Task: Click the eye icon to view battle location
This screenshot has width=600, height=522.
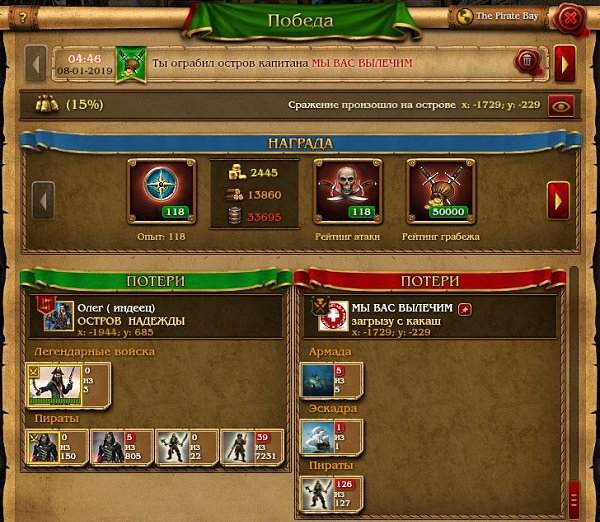Action: point(561,104)
